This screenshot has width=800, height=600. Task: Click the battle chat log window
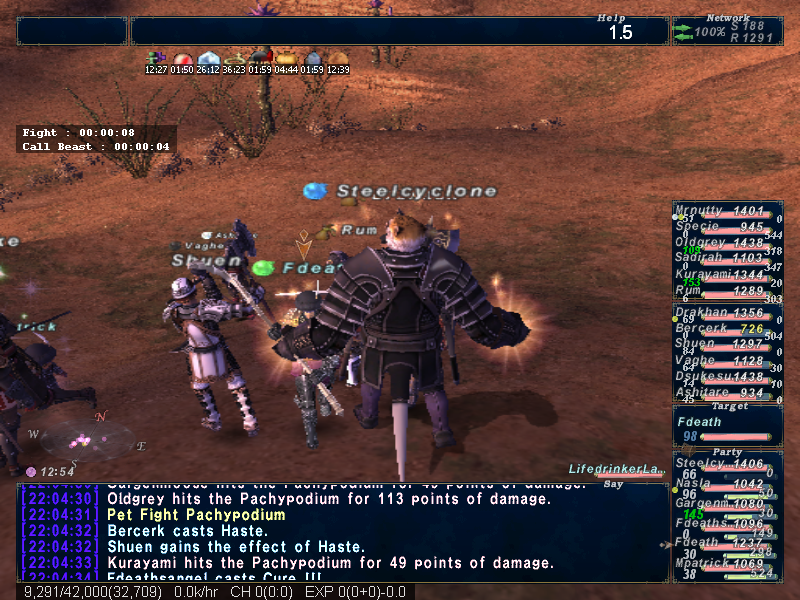[342, 532]
